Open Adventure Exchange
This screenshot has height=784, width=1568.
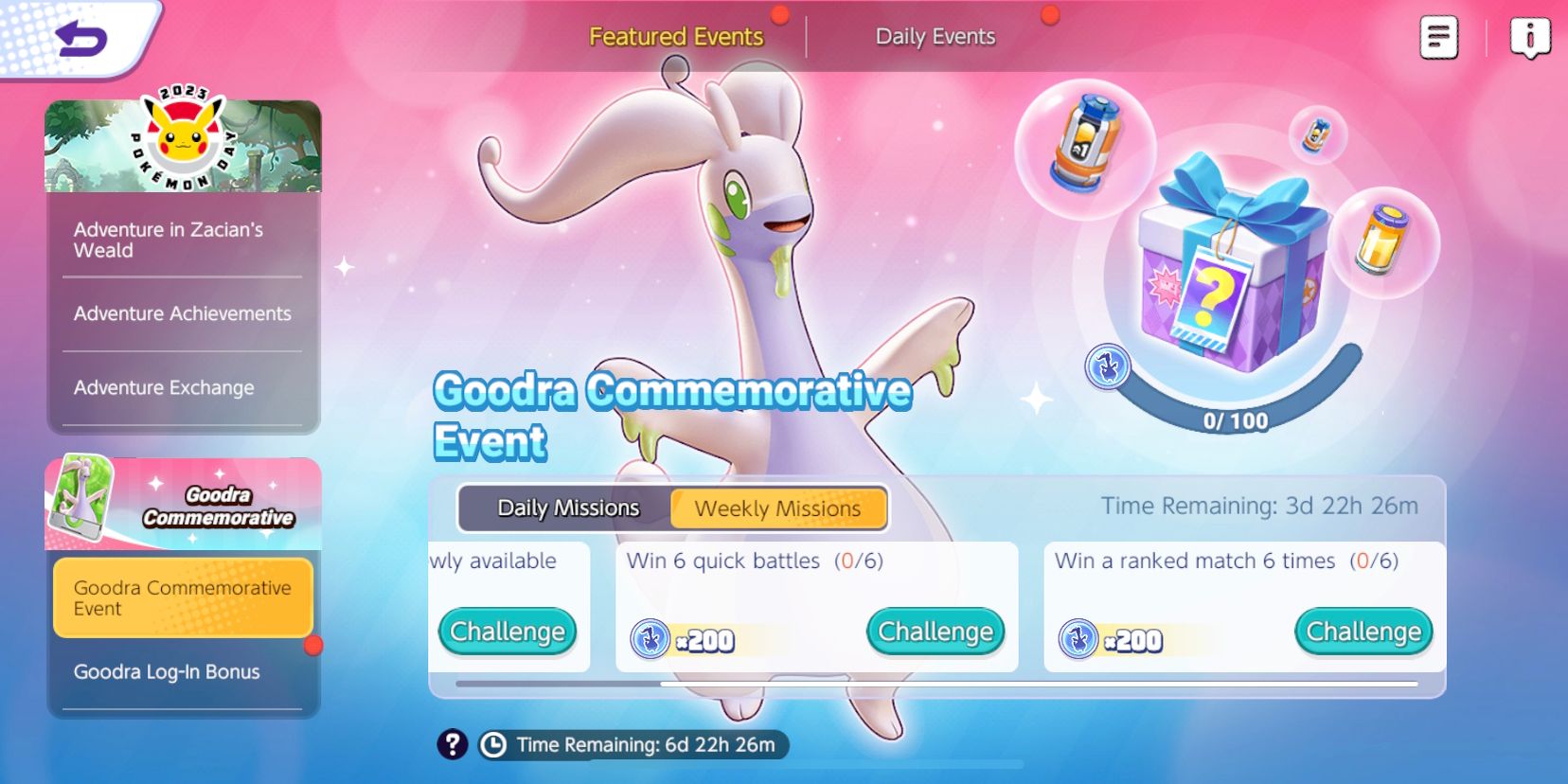pos(164,387)
